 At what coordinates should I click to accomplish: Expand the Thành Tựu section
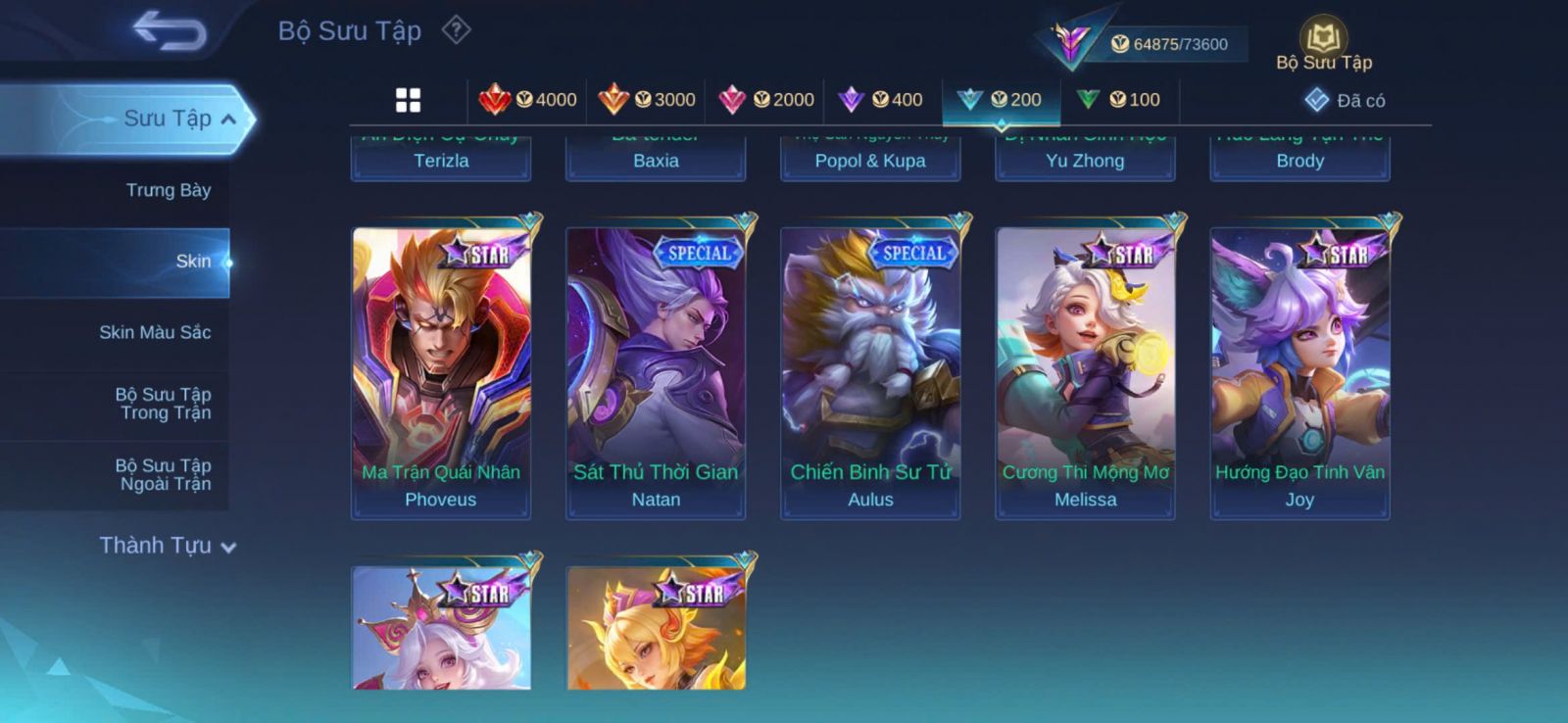click(x=167, y=546)
